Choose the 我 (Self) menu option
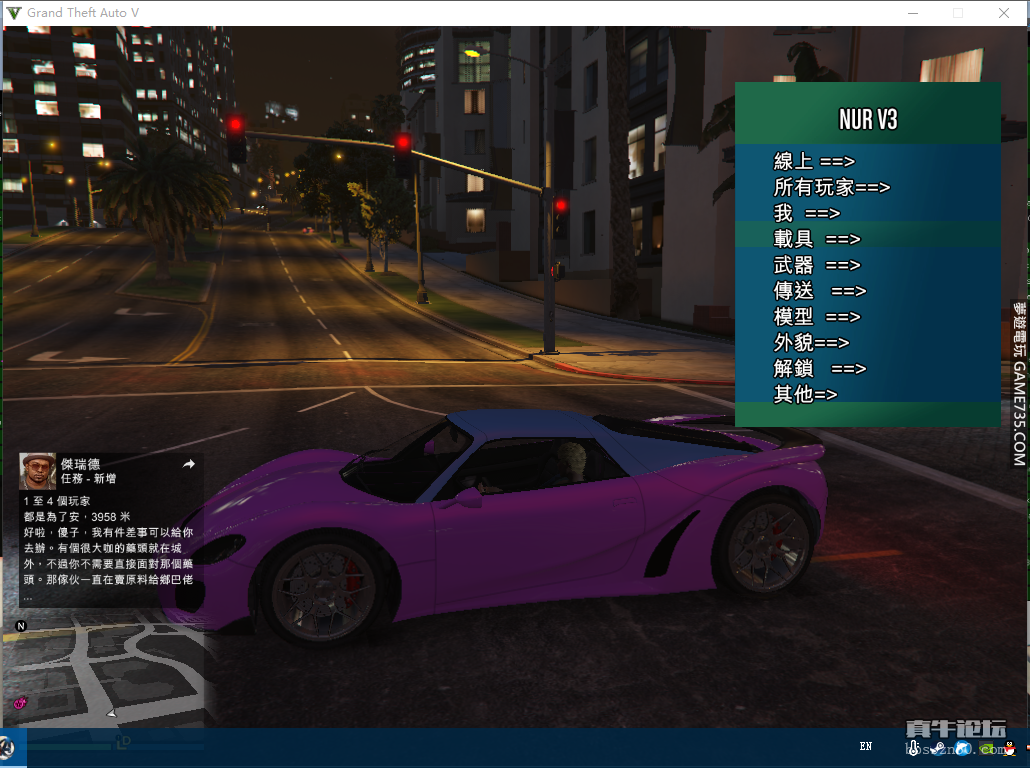This screenshot has width=1030, height=768. 806,213
